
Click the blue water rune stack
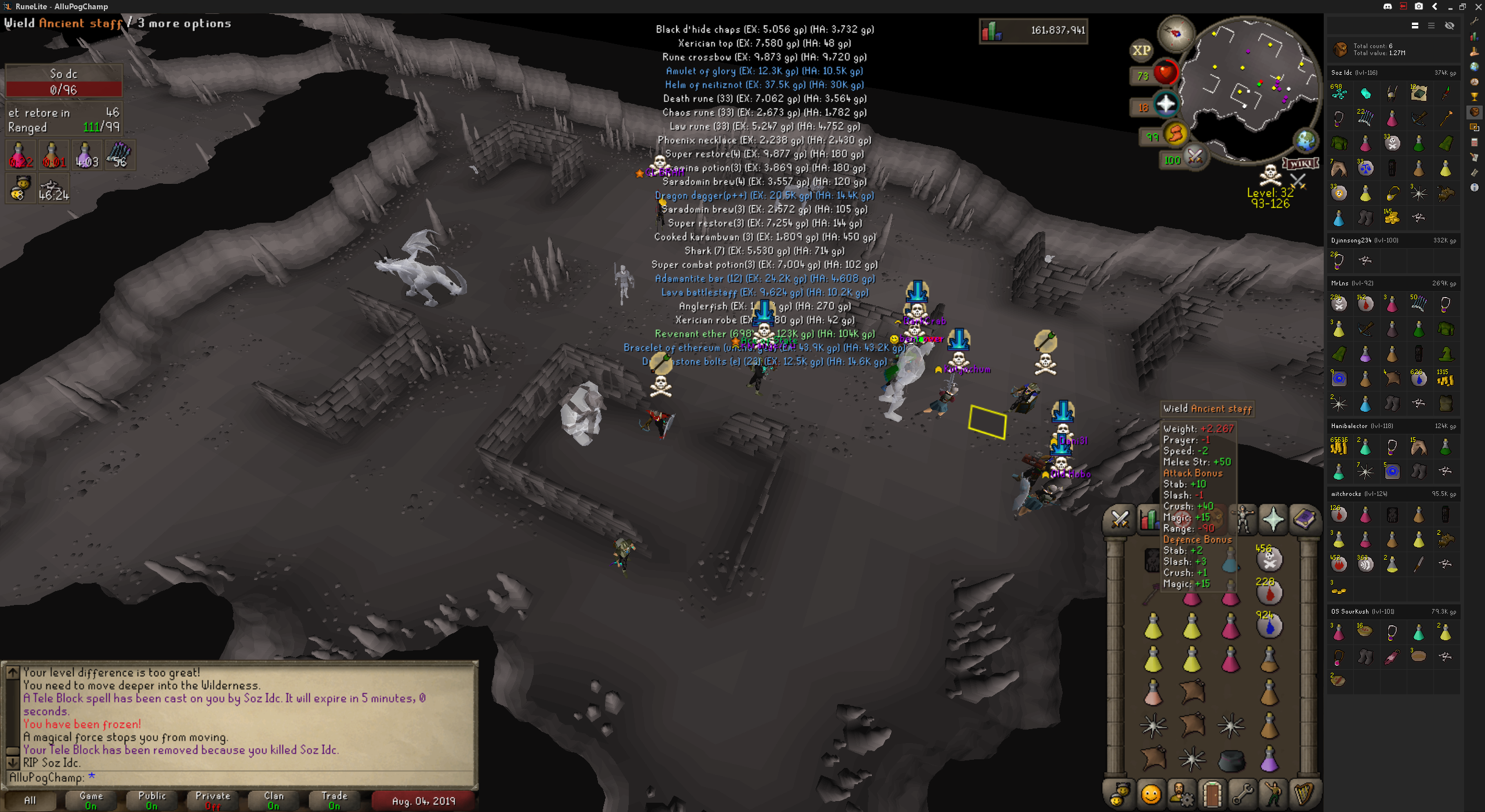tap(1269, 626)
